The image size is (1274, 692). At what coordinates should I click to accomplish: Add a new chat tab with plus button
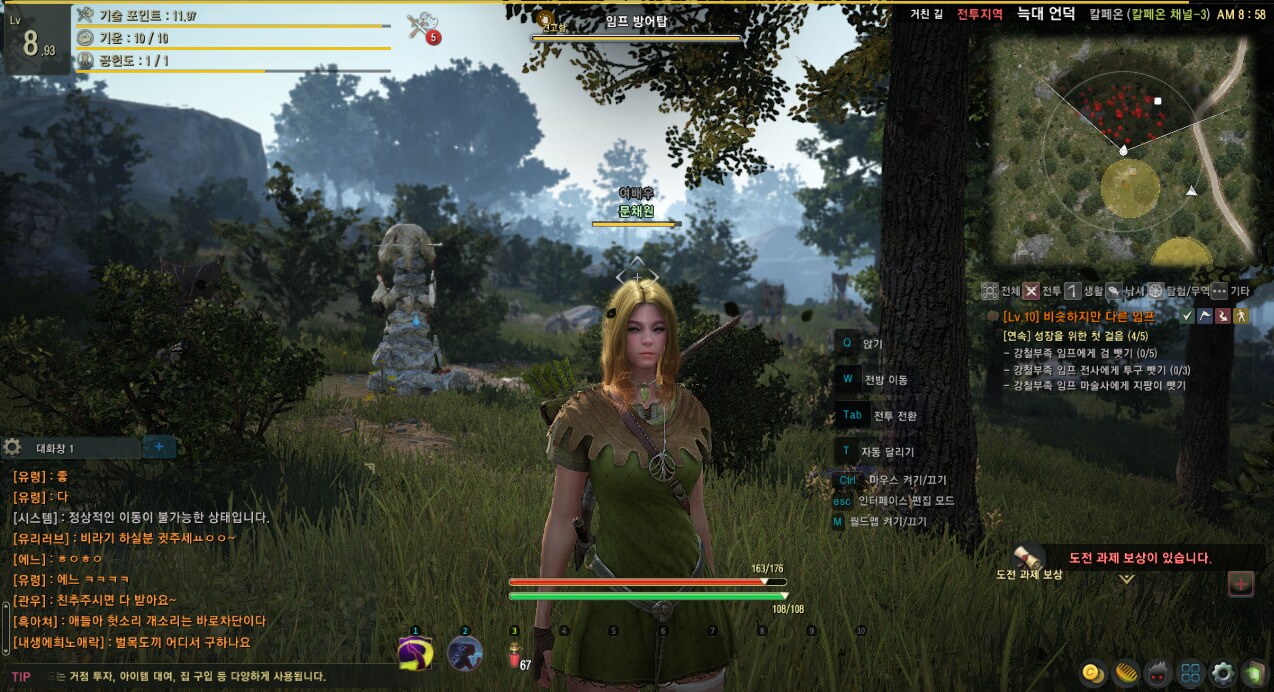point(159,447)
